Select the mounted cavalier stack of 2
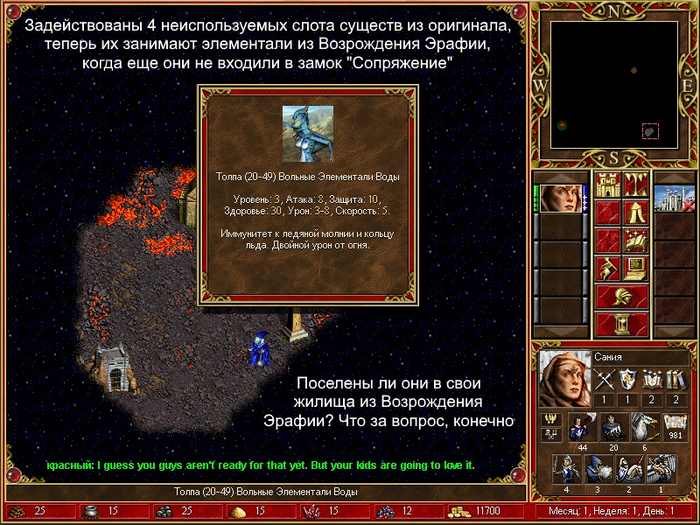700x525 pixels. [630, 471]
